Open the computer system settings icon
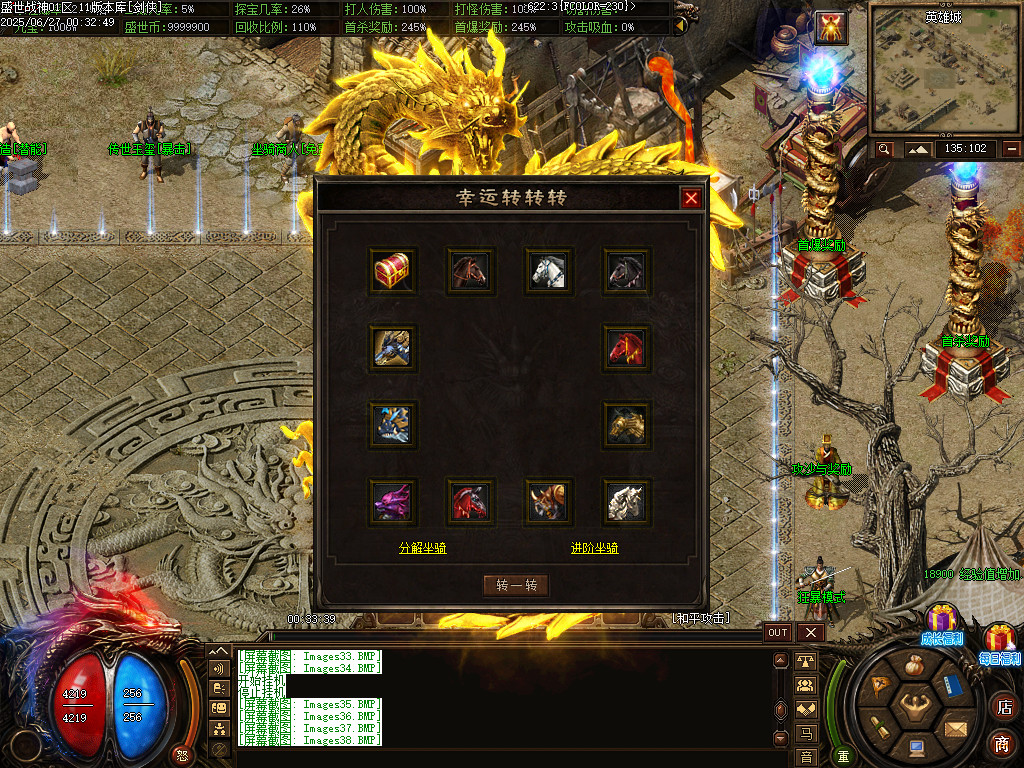The width and height of the screenshot is (1024, 768). [x=916, y=746]
